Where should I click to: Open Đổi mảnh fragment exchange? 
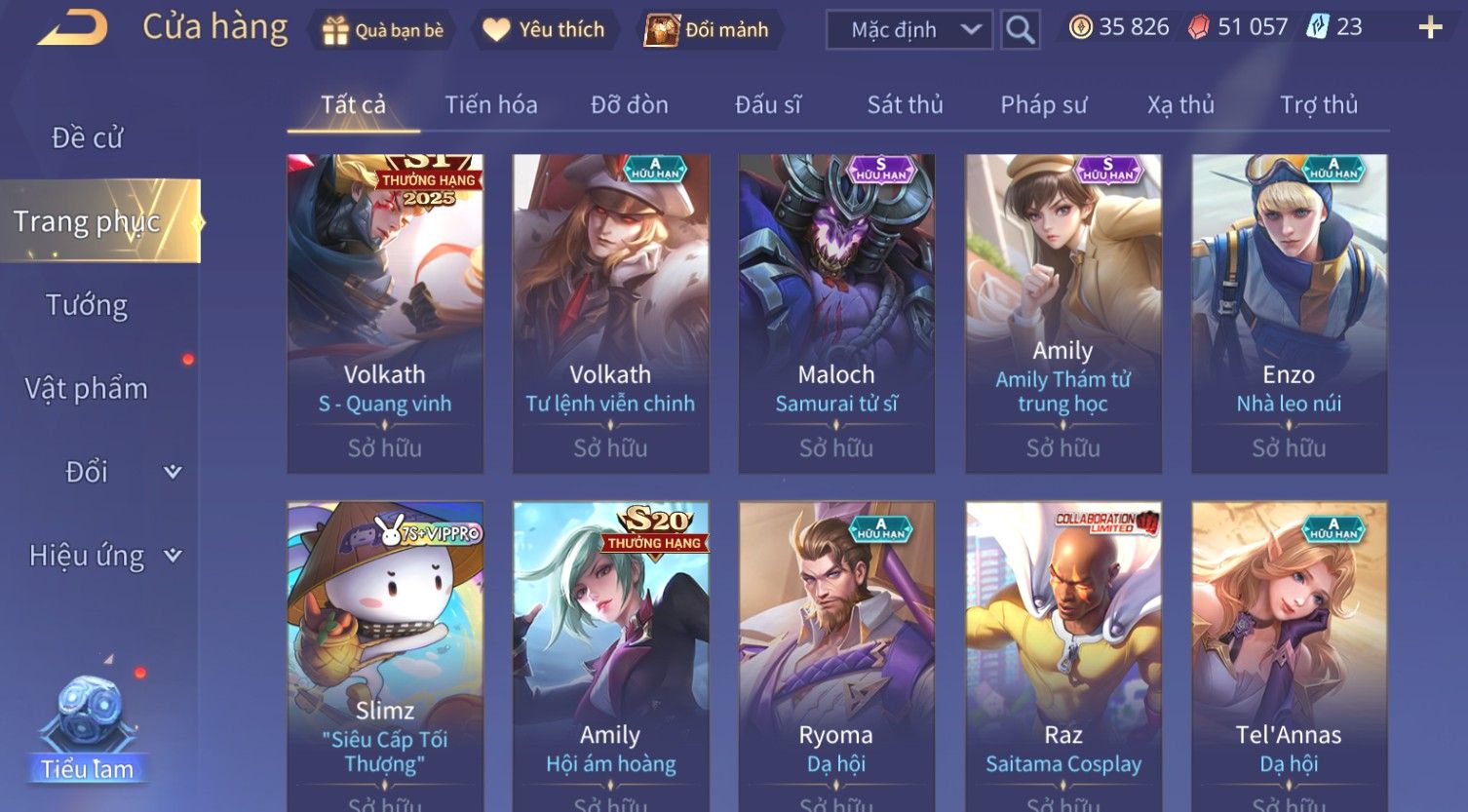tap(708, 30)
